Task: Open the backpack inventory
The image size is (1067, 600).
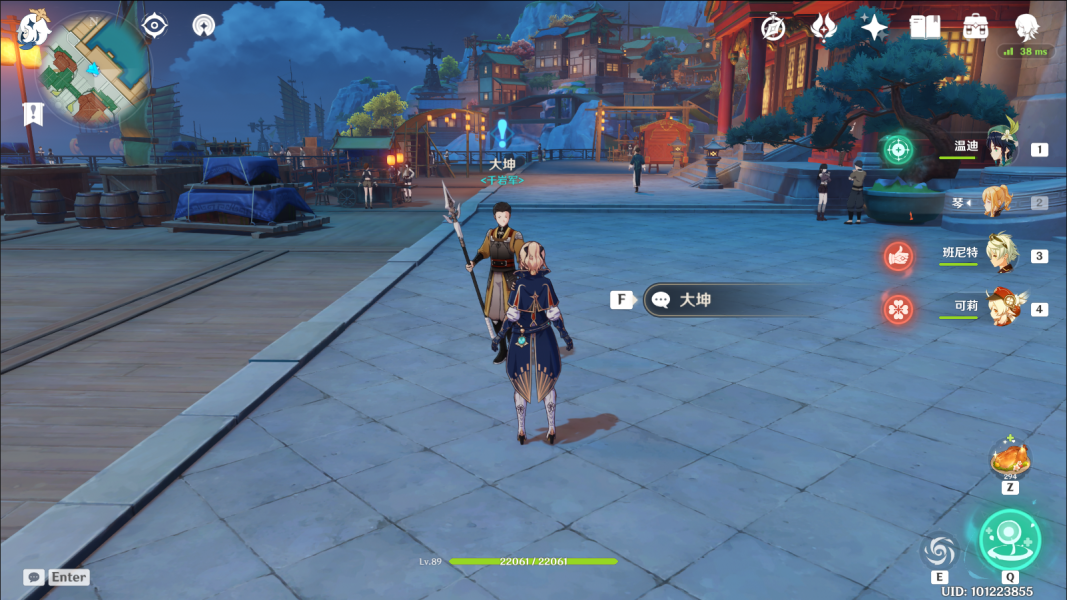Action: click(975, 28)
